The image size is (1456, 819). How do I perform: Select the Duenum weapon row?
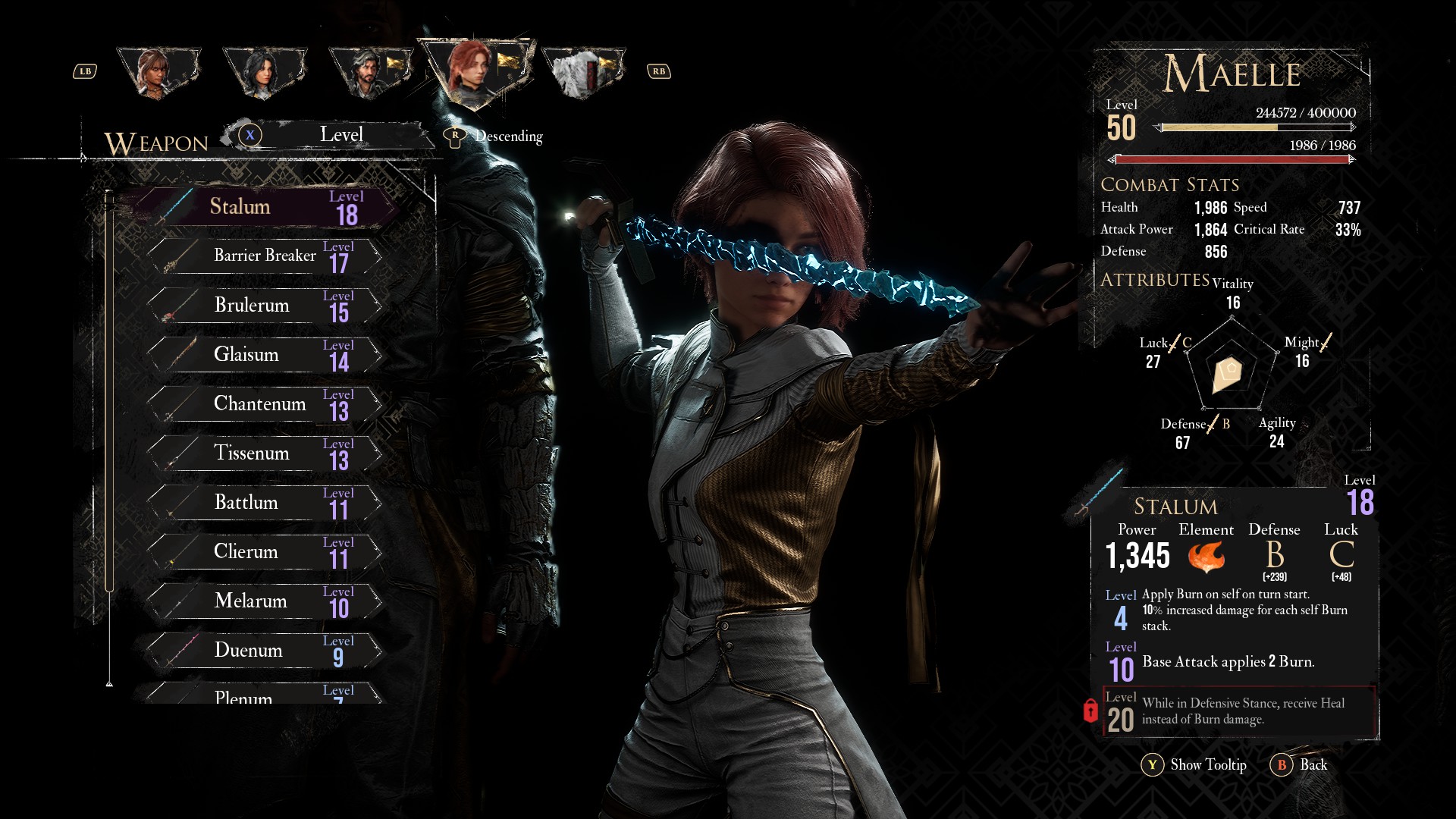pos(265,651)
